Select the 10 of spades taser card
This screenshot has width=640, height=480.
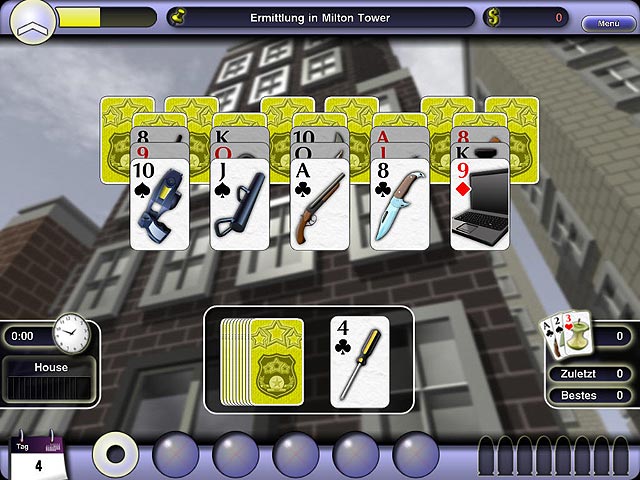pos(160,205)
